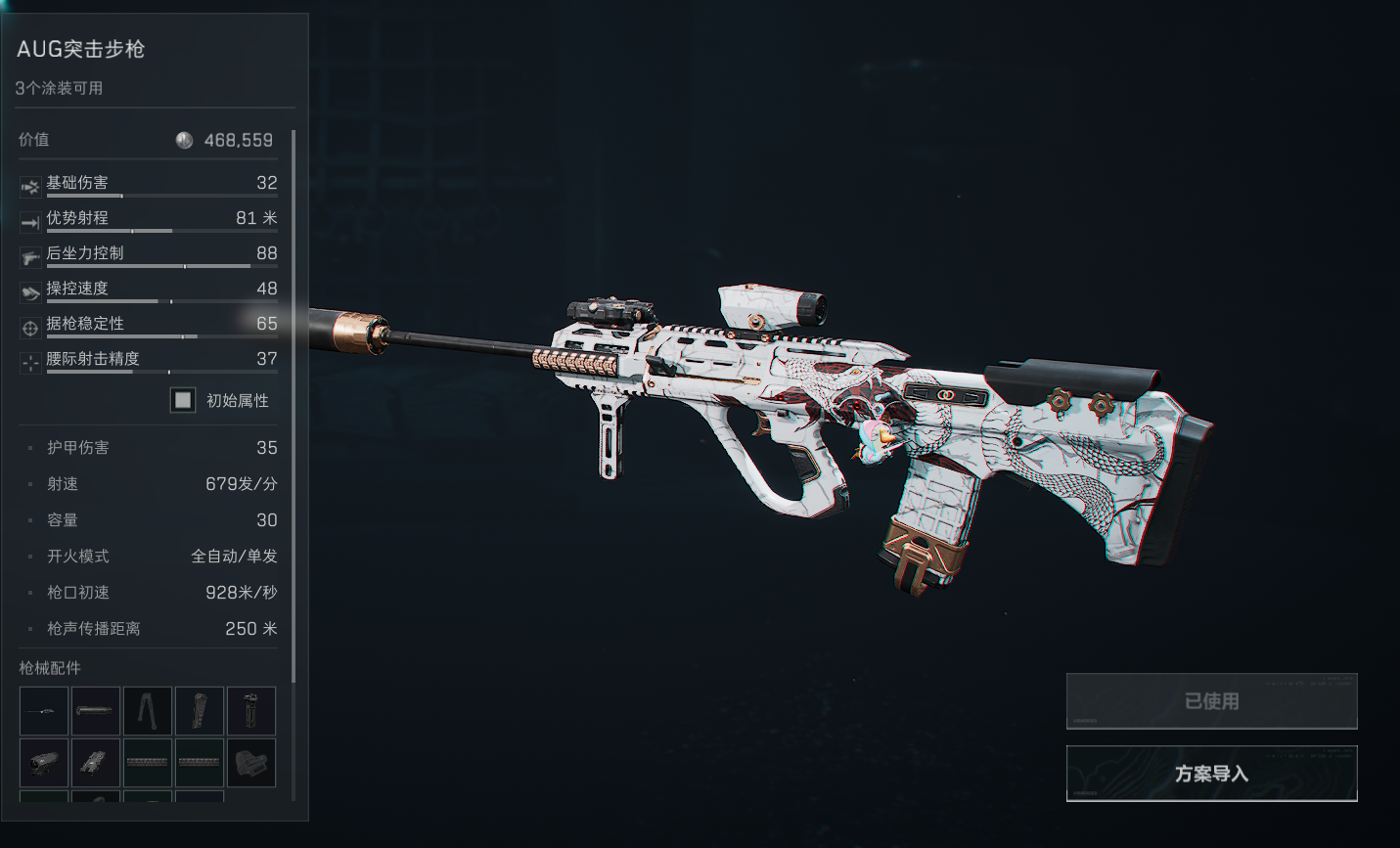
Task: Open the magazine attachment slot
Action: point(200,711)
